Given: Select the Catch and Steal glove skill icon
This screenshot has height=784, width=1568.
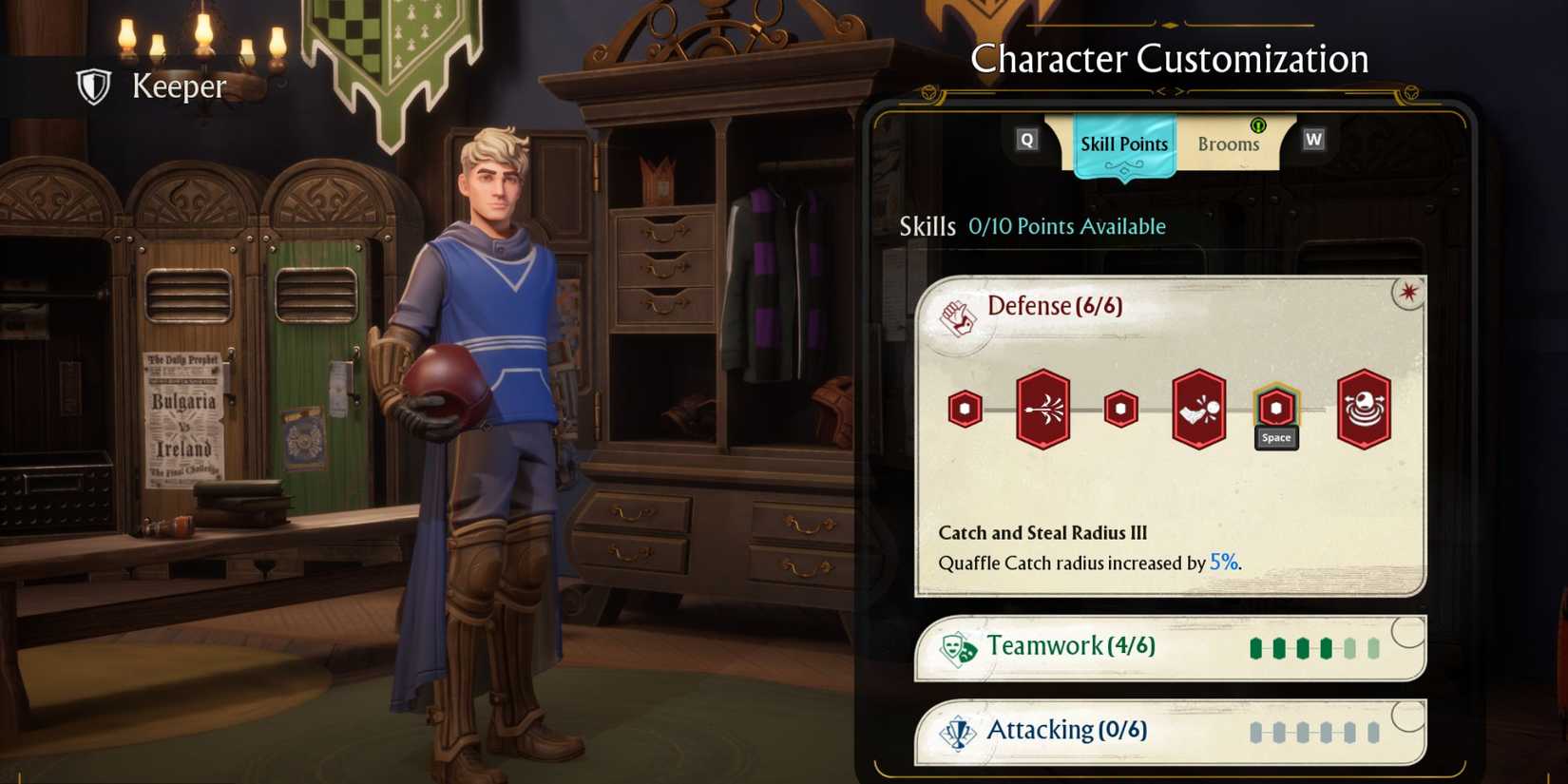Looking at the screenshot, I should coord(1197,409).
